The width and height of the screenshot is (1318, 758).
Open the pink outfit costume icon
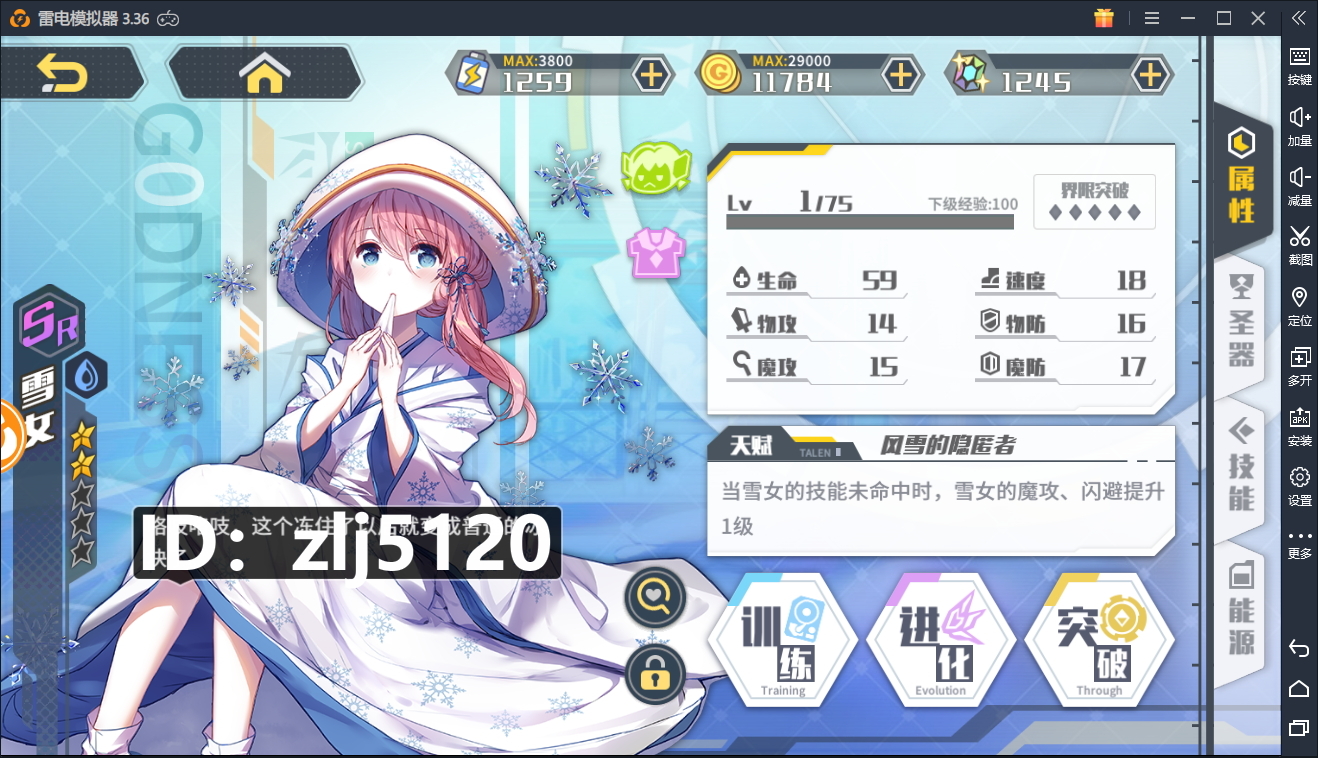click(x=651, y=252)
